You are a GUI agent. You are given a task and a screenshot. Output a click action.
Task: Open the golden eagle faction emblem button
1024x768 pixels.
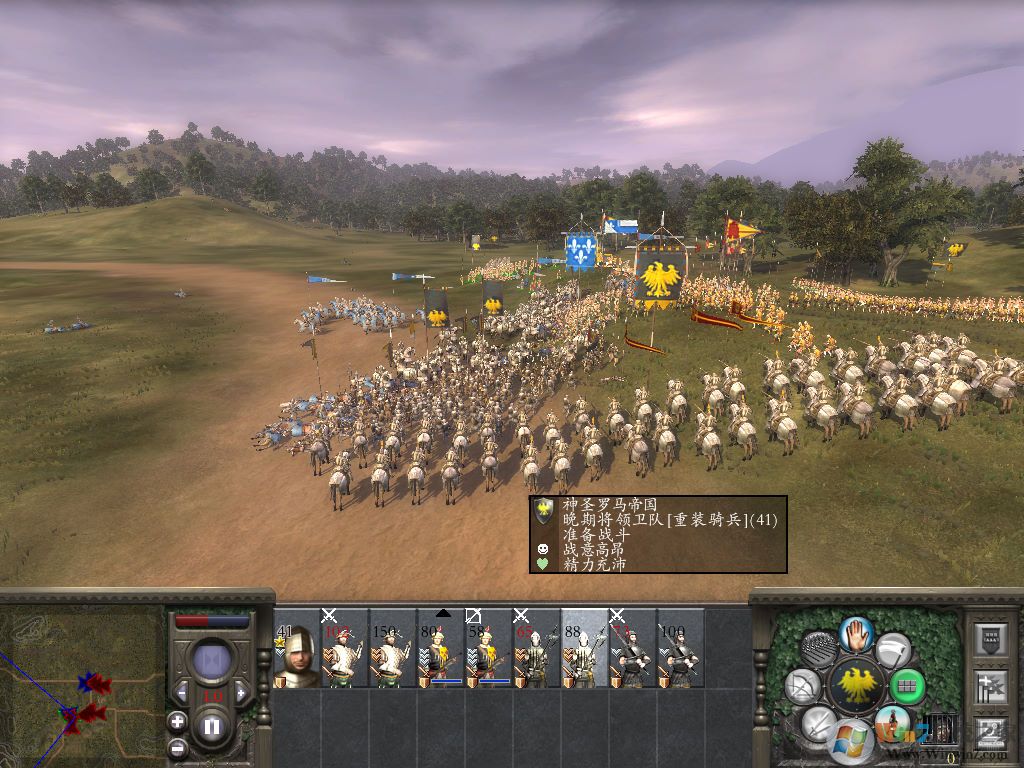(855, 686)
